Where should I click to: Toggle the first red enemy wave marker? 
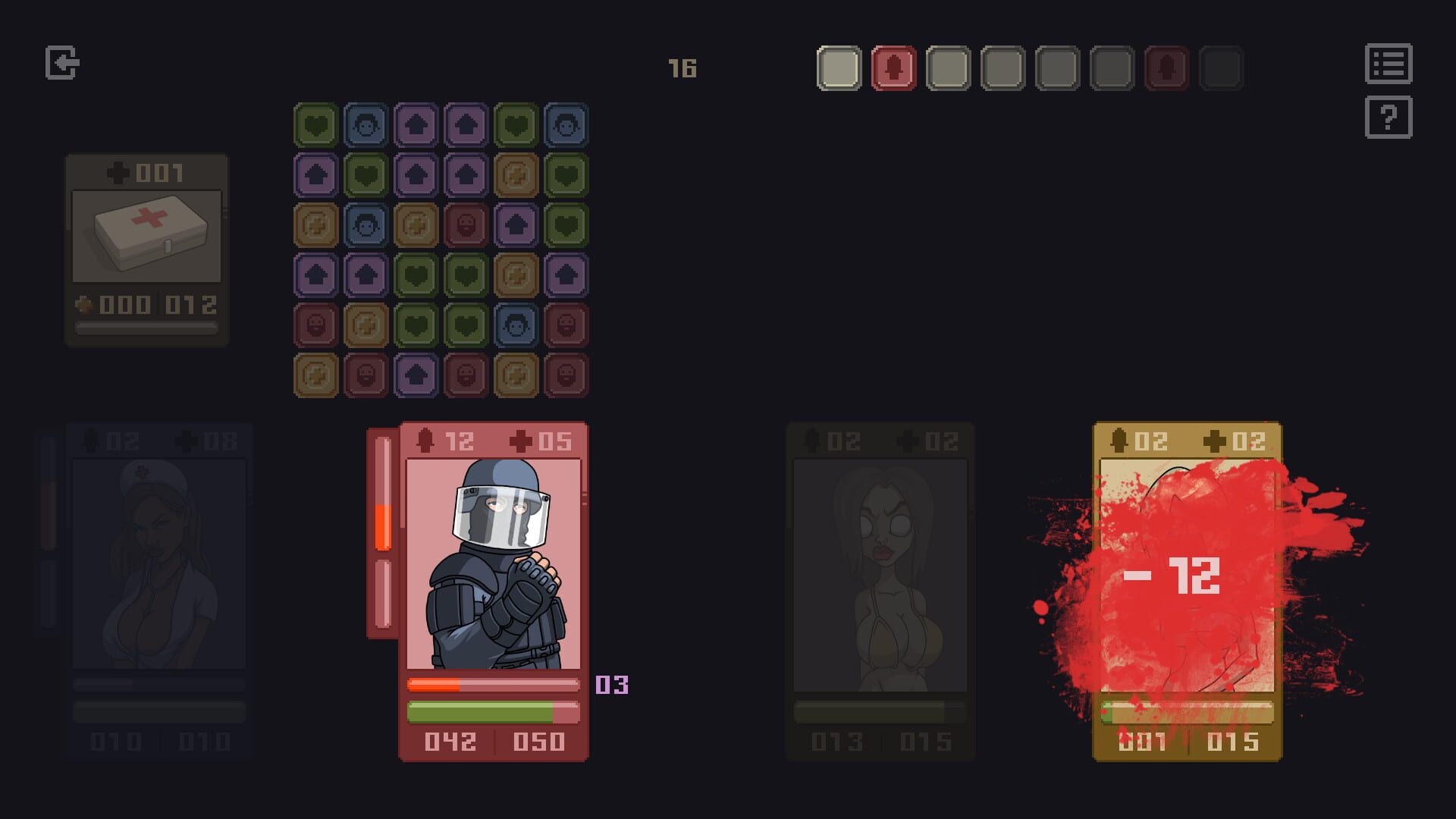[x=893, y=67]
